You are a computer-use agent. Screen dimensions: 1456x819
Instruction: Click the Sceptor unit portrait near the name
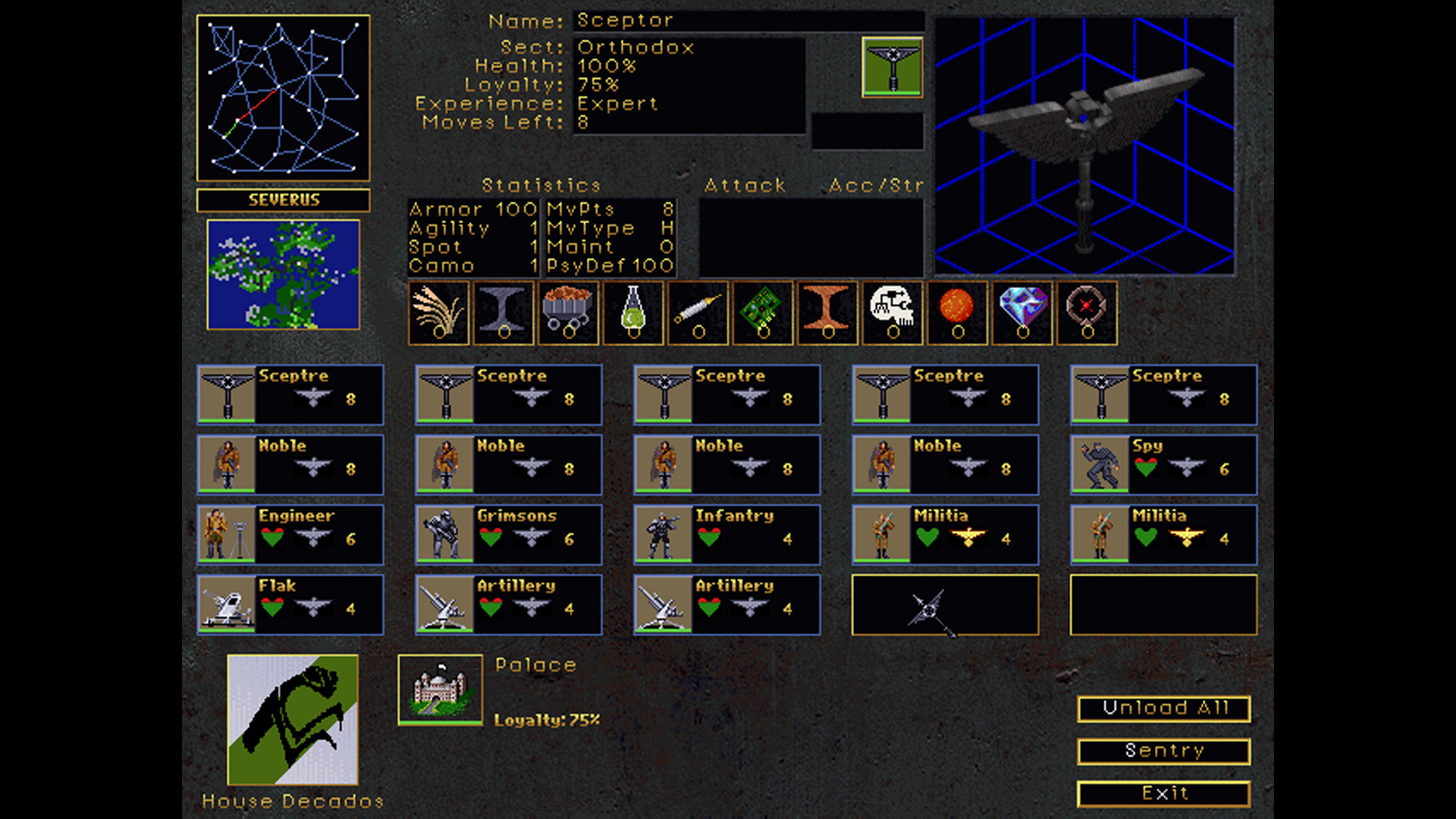click(x=893, y=67)
